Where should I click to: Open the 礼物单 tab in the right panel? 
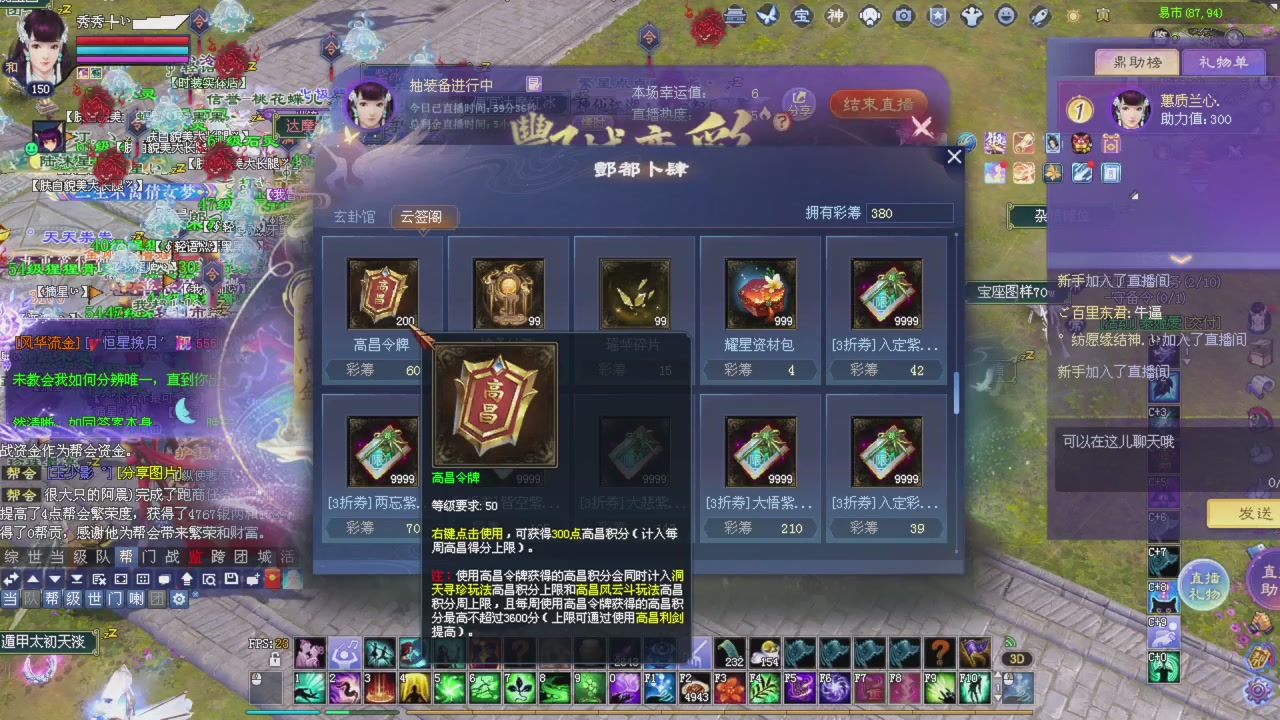(x=1226, y=62)
